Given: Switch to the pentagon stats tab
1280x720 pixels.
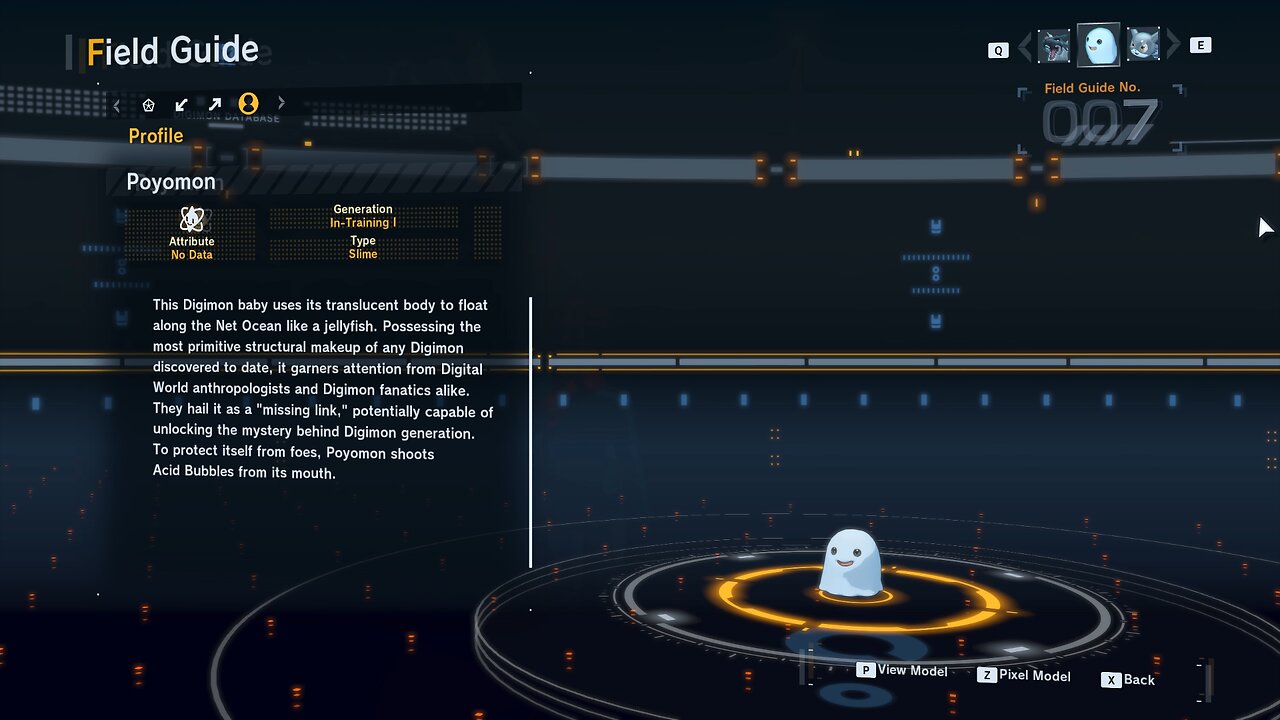Looking at the screenshot, I should coord(149,104).
